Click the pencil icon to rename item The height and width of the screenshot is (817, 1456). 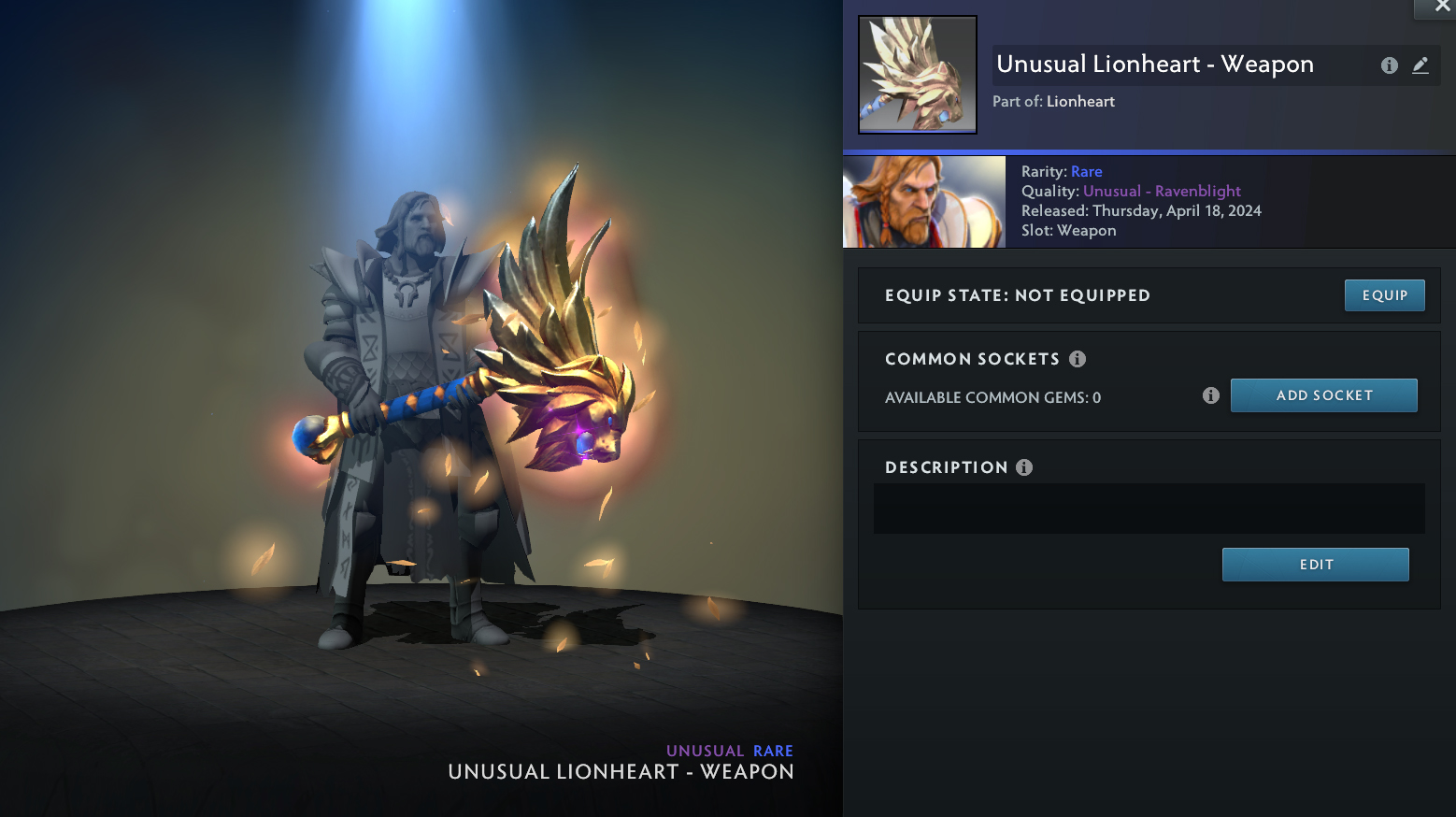point(1420,65)
